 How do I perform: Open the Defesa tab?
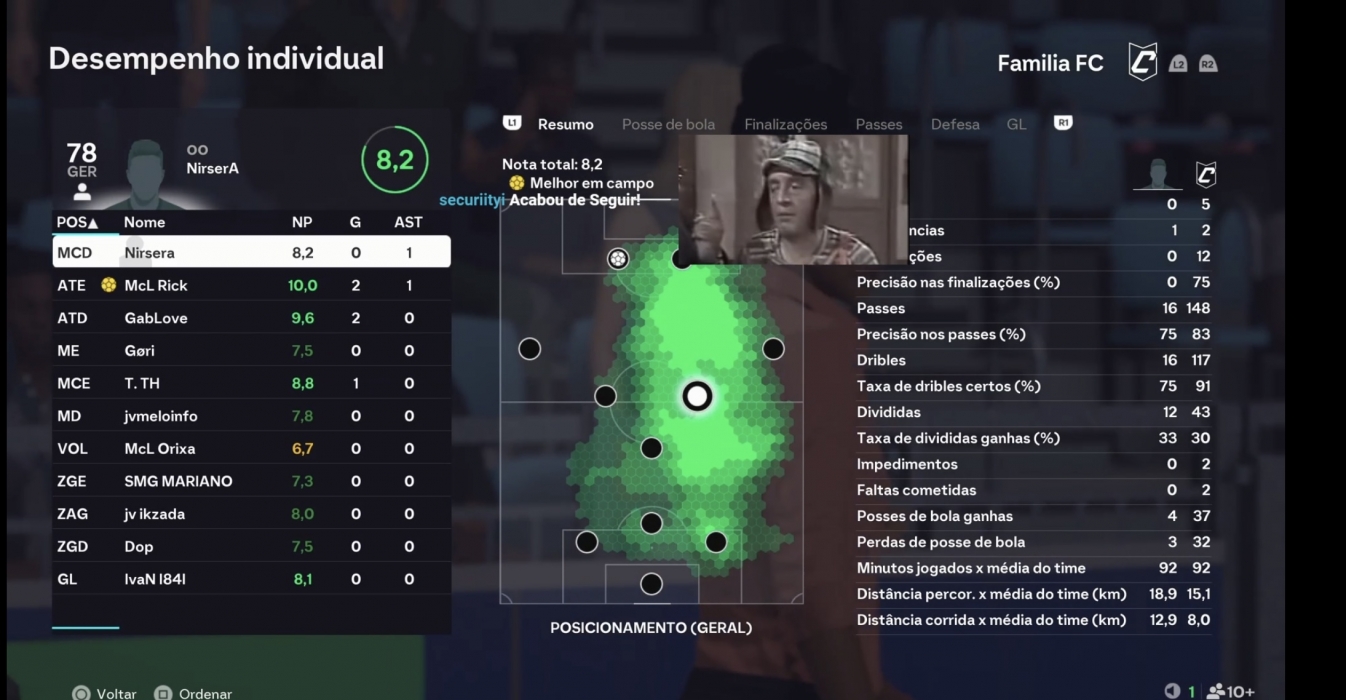point(955,124)
